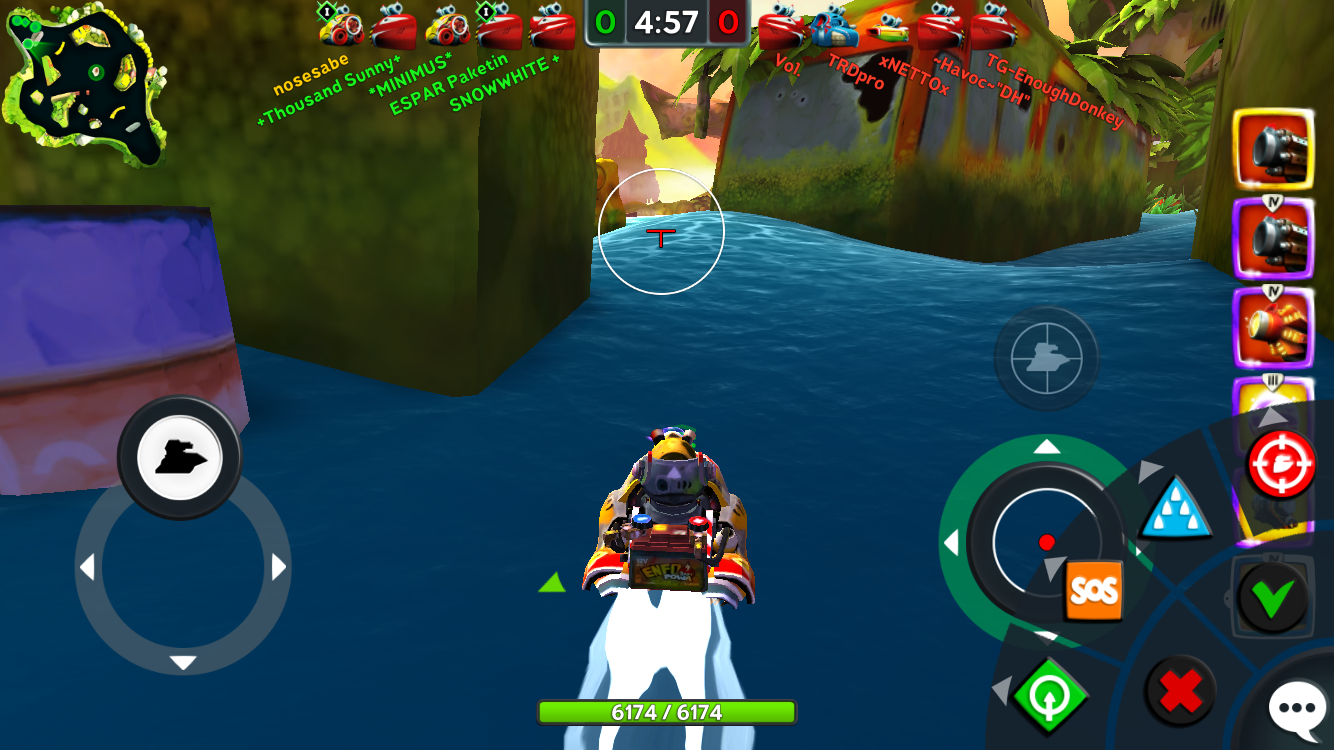Viewport: 1334px width, 750px height.
Task: Tap the minimap of the arena
Action: tap(86, 84)
